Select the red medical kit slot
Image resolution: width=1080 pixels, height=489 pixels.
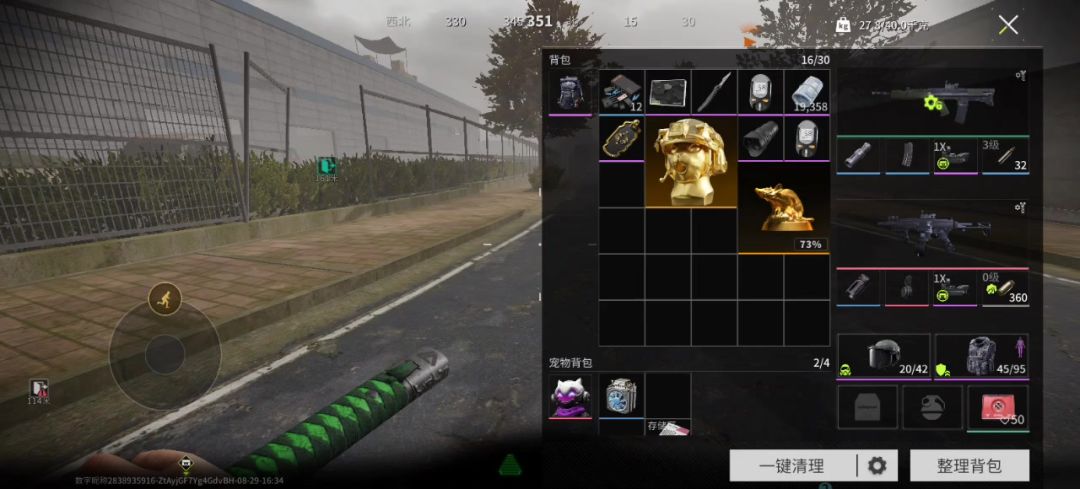pyautogui.click(x=997, y=408)
